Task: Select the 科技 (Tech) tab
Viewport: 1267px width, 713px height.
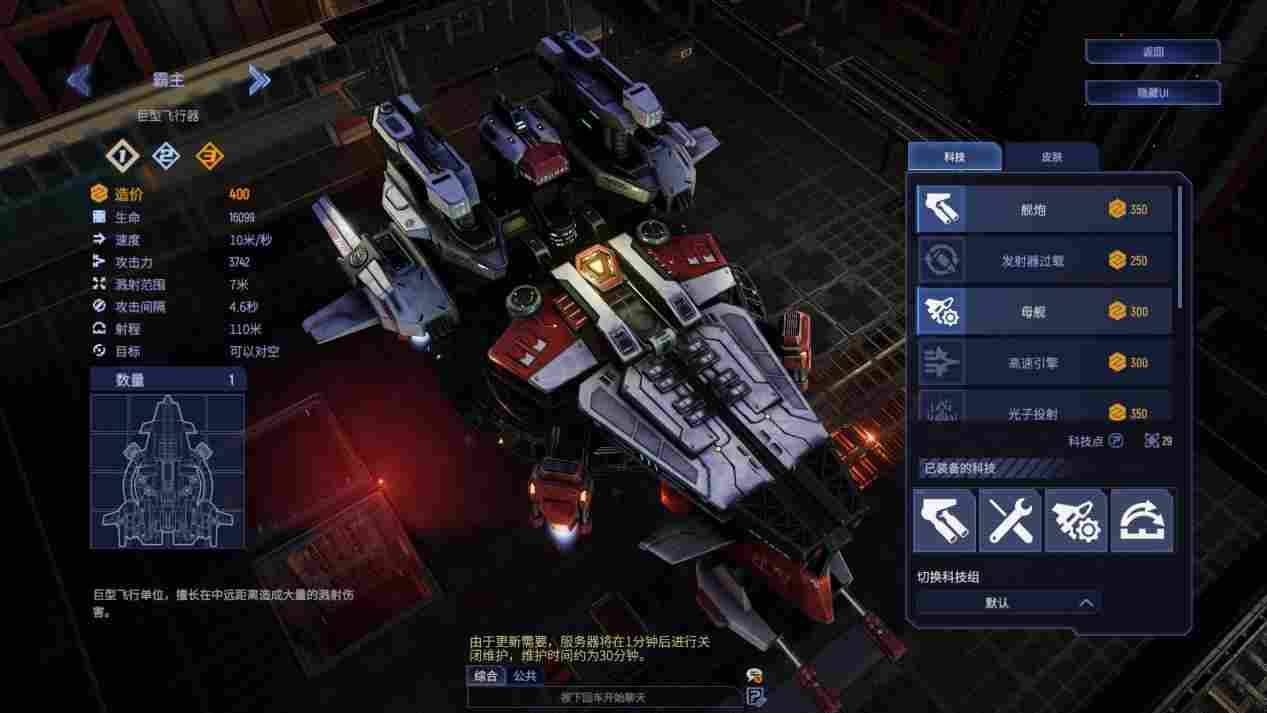Action: (x=954, y=157)
